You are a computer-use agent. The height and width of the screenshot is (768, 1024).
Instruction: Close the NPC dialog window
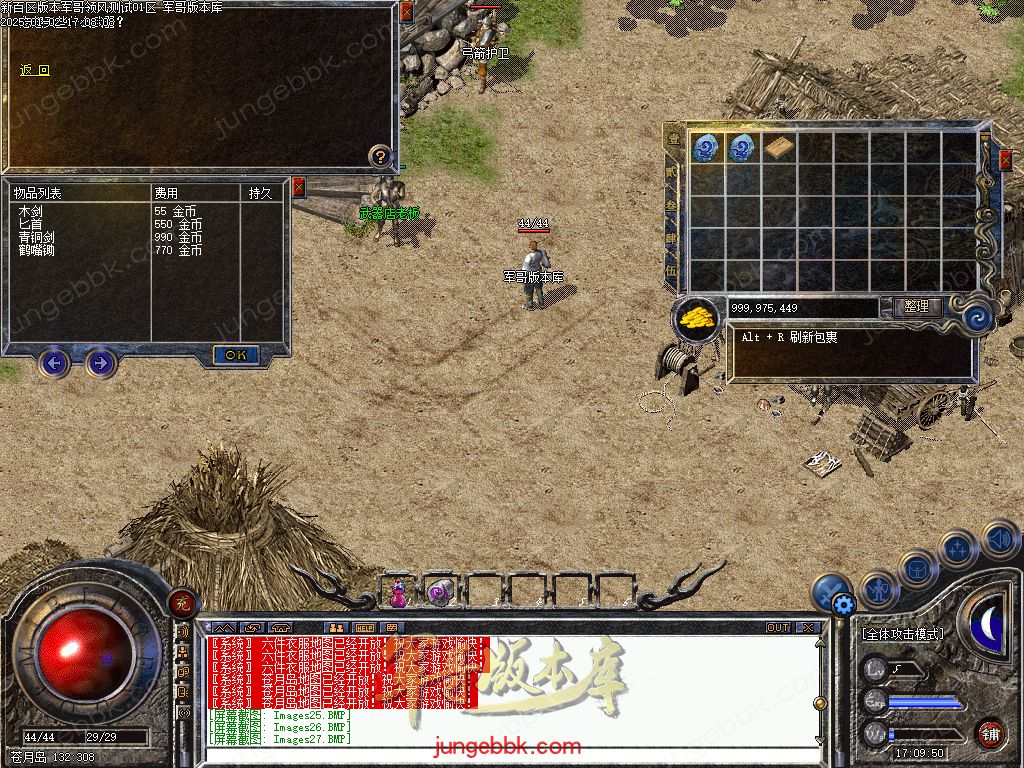[406, 12]
